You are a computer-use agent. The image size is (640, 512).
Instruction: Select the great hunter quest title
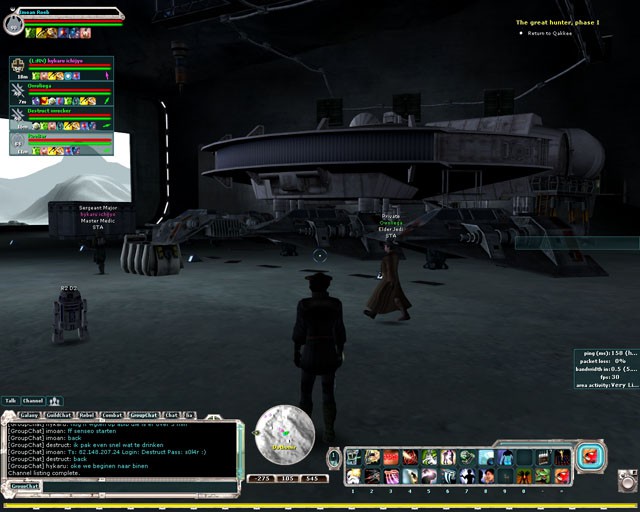tap(557, 22)
